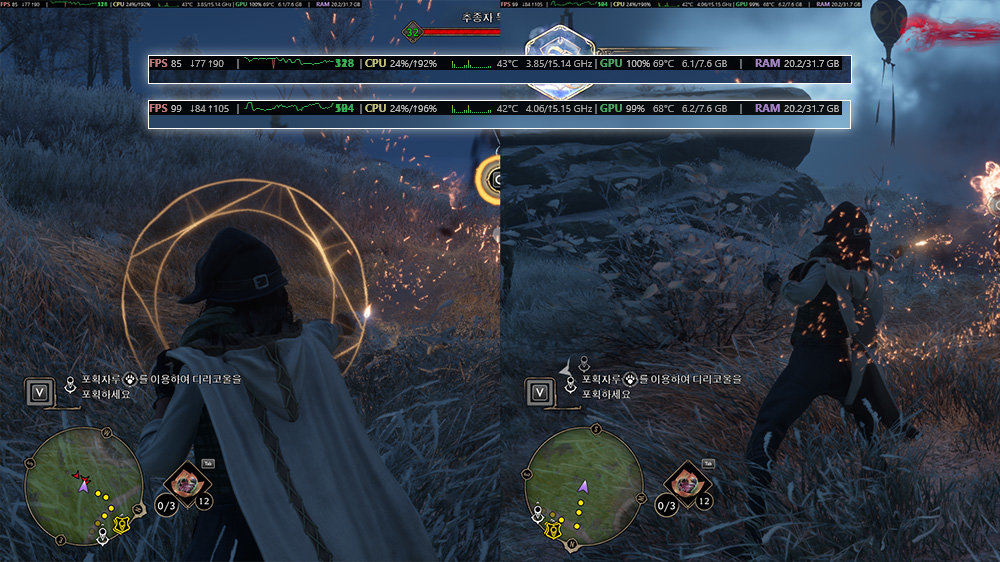
Task: Open the minimap in the right comparison frame
Action: (583, 486)
